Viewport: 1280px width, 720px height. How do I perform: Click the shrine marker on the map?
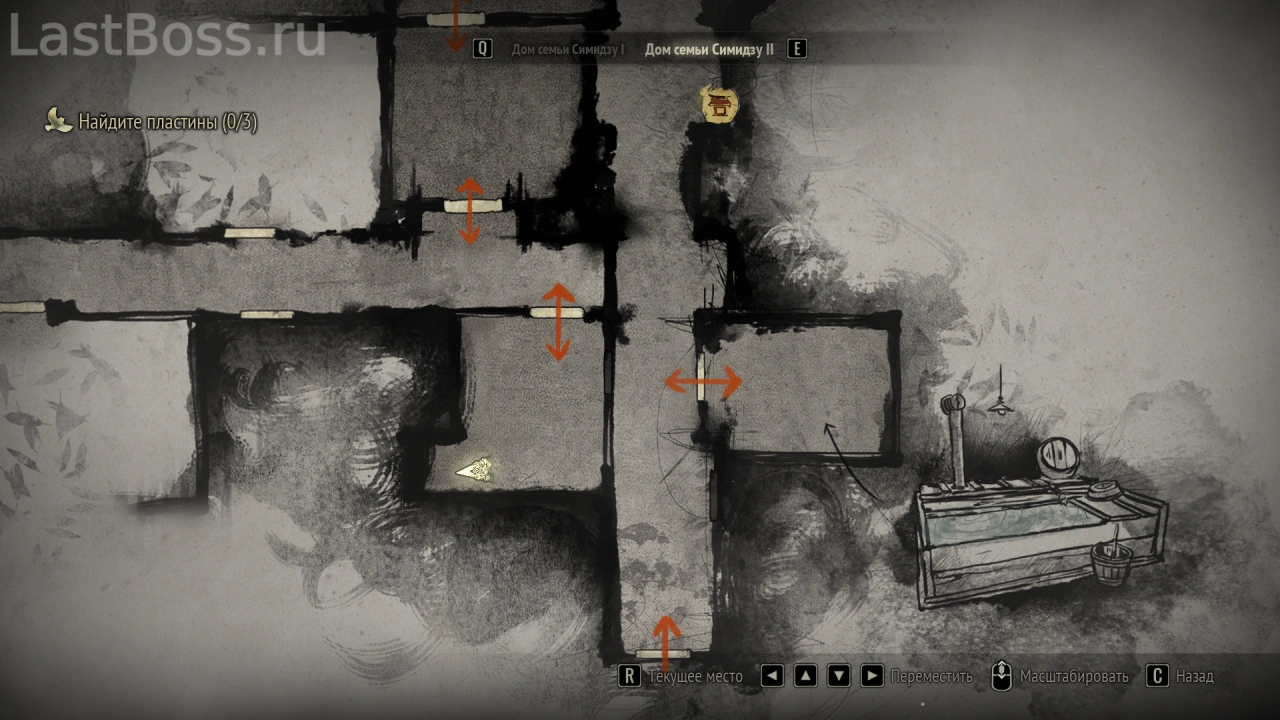coord(718,104)
